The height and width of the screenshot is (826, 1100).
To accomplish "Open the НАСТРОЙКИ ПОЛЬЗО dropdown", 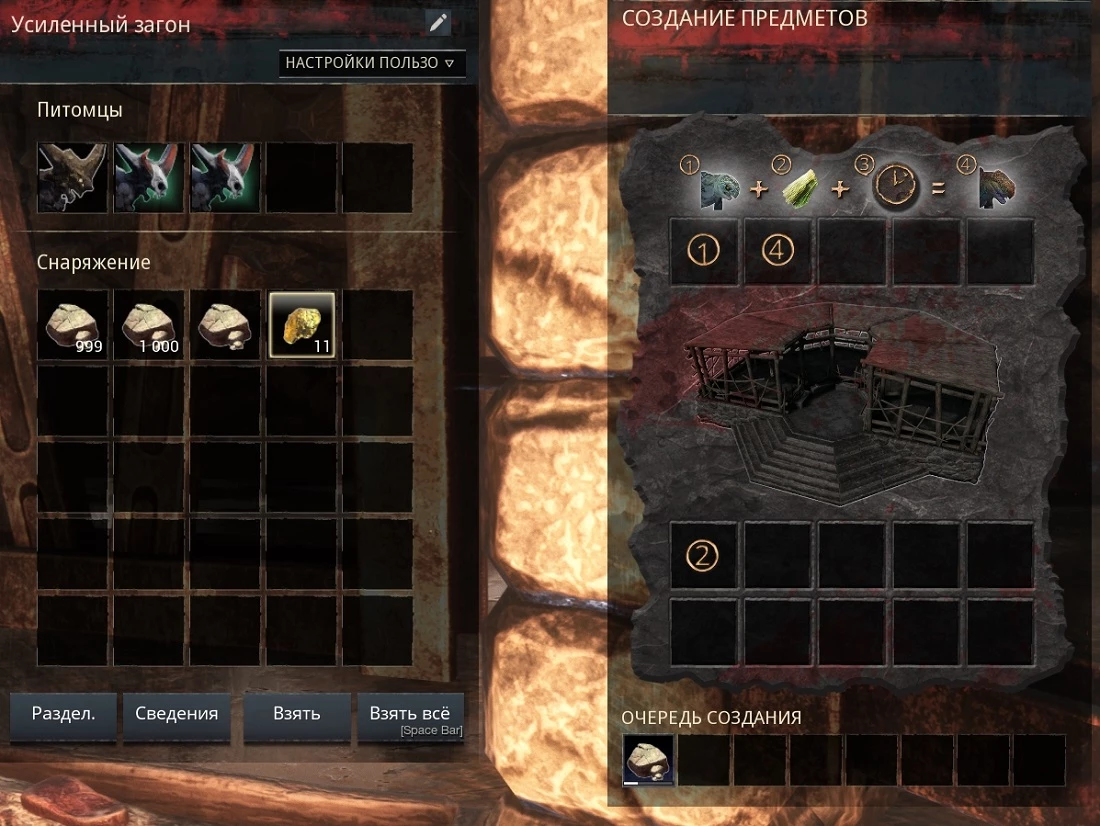I will 372,63.
